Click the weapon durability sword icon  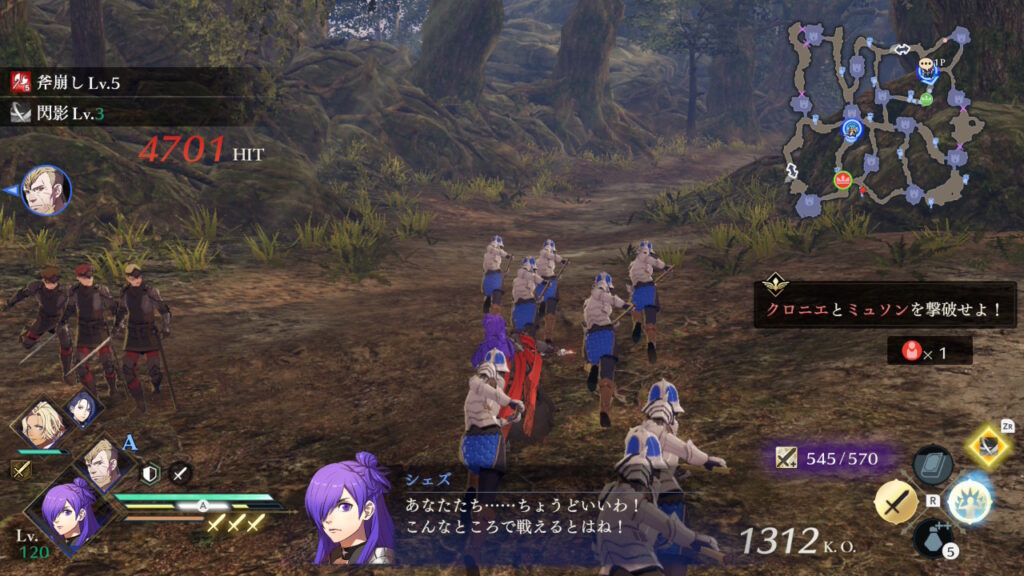click(x=788, y=459)
